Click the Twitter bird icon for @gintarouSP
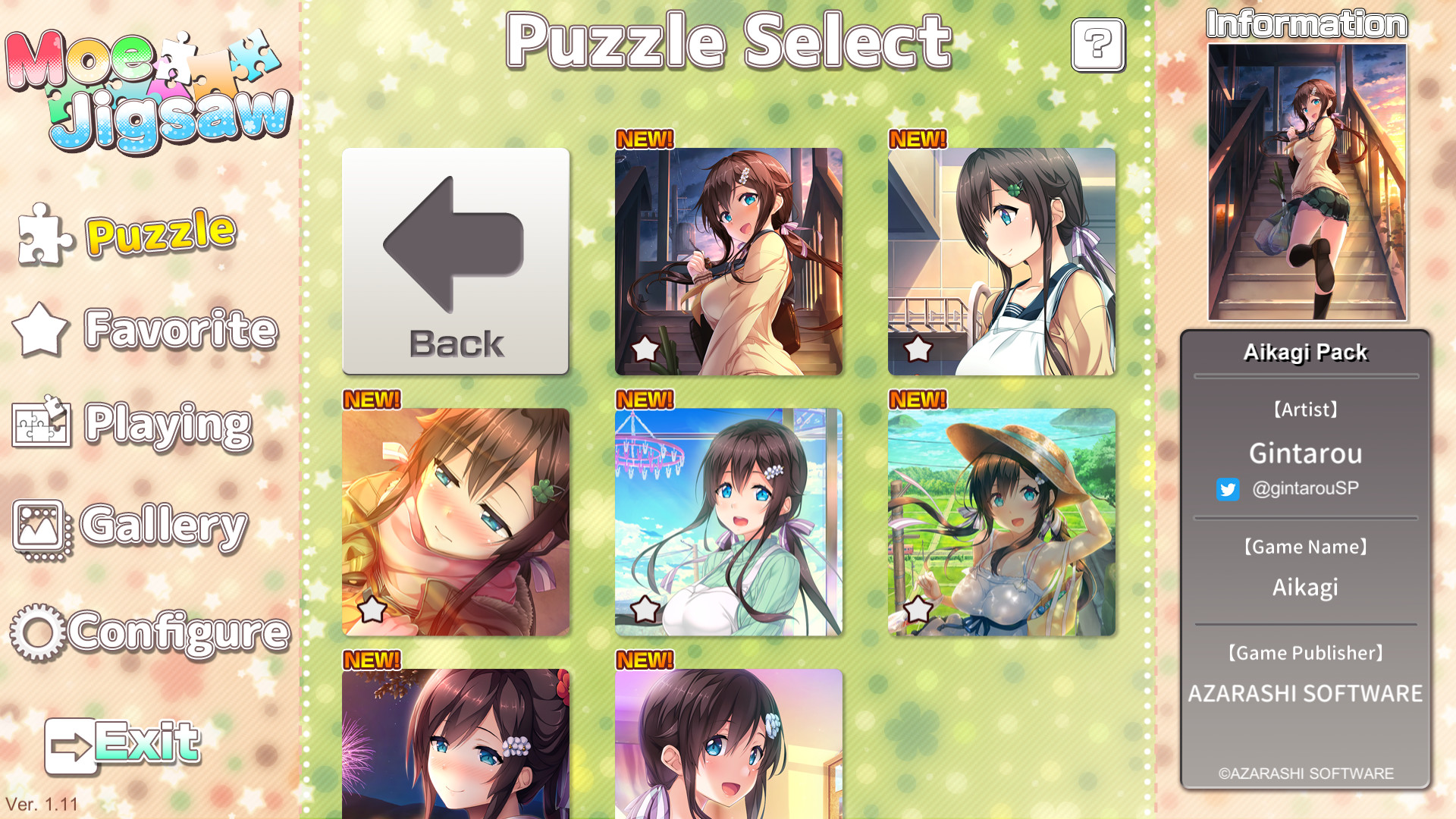The width and height of the screenshot is (1456, 819). point(1228,489)
